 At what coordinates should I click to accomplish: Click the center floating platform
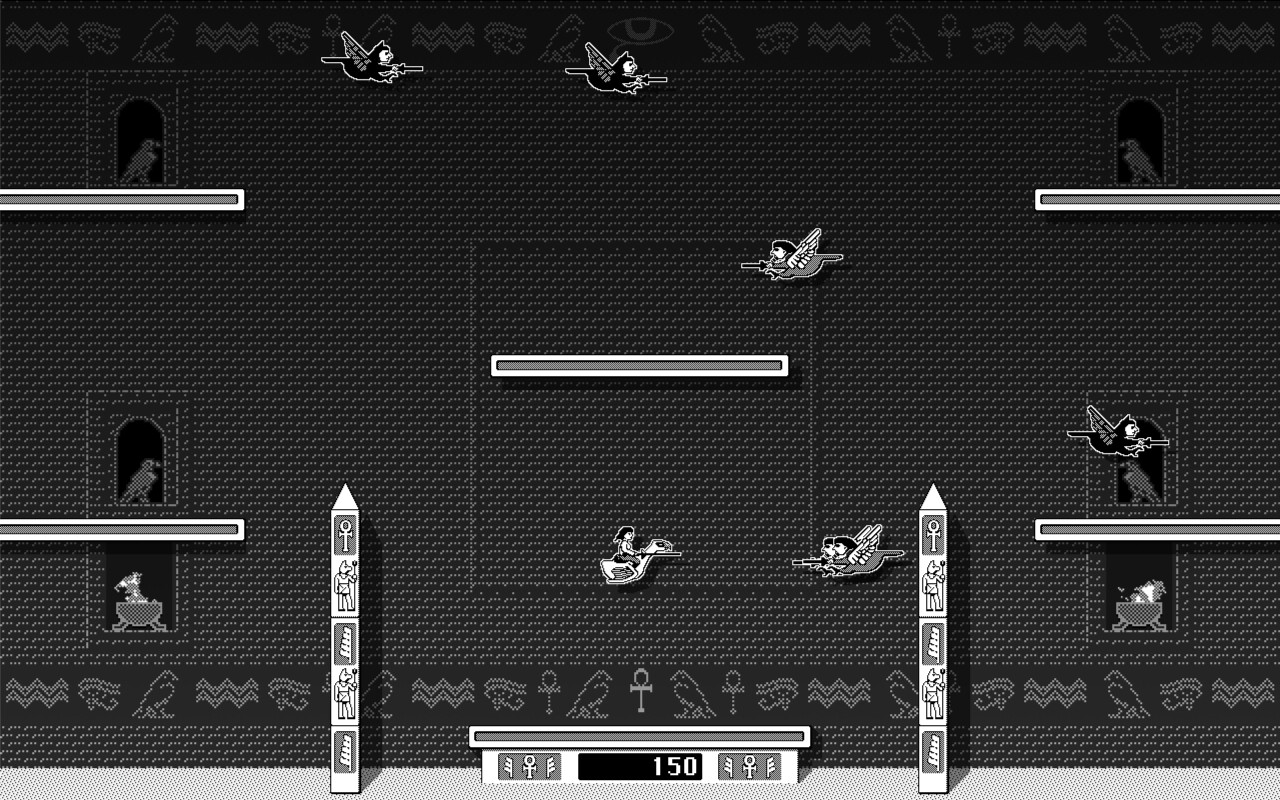(640, 365)
